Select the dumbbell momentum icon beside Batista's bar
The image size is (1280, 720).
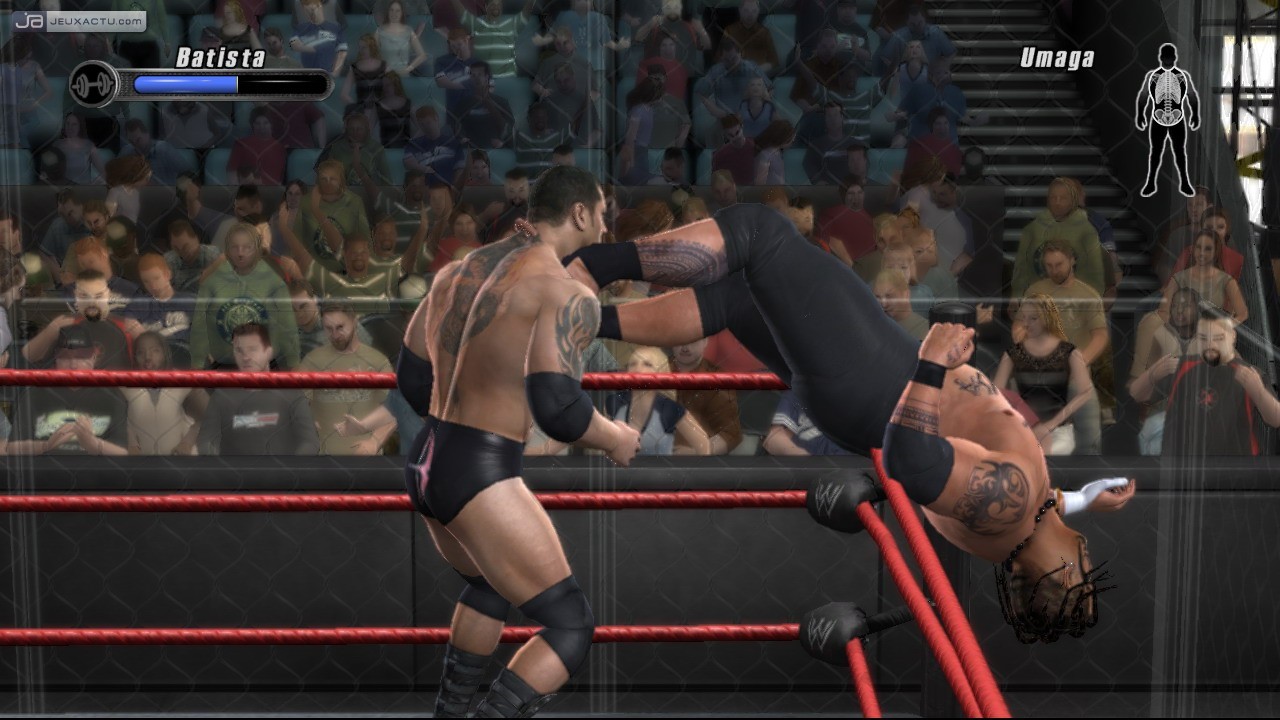[x=95, y=85]
